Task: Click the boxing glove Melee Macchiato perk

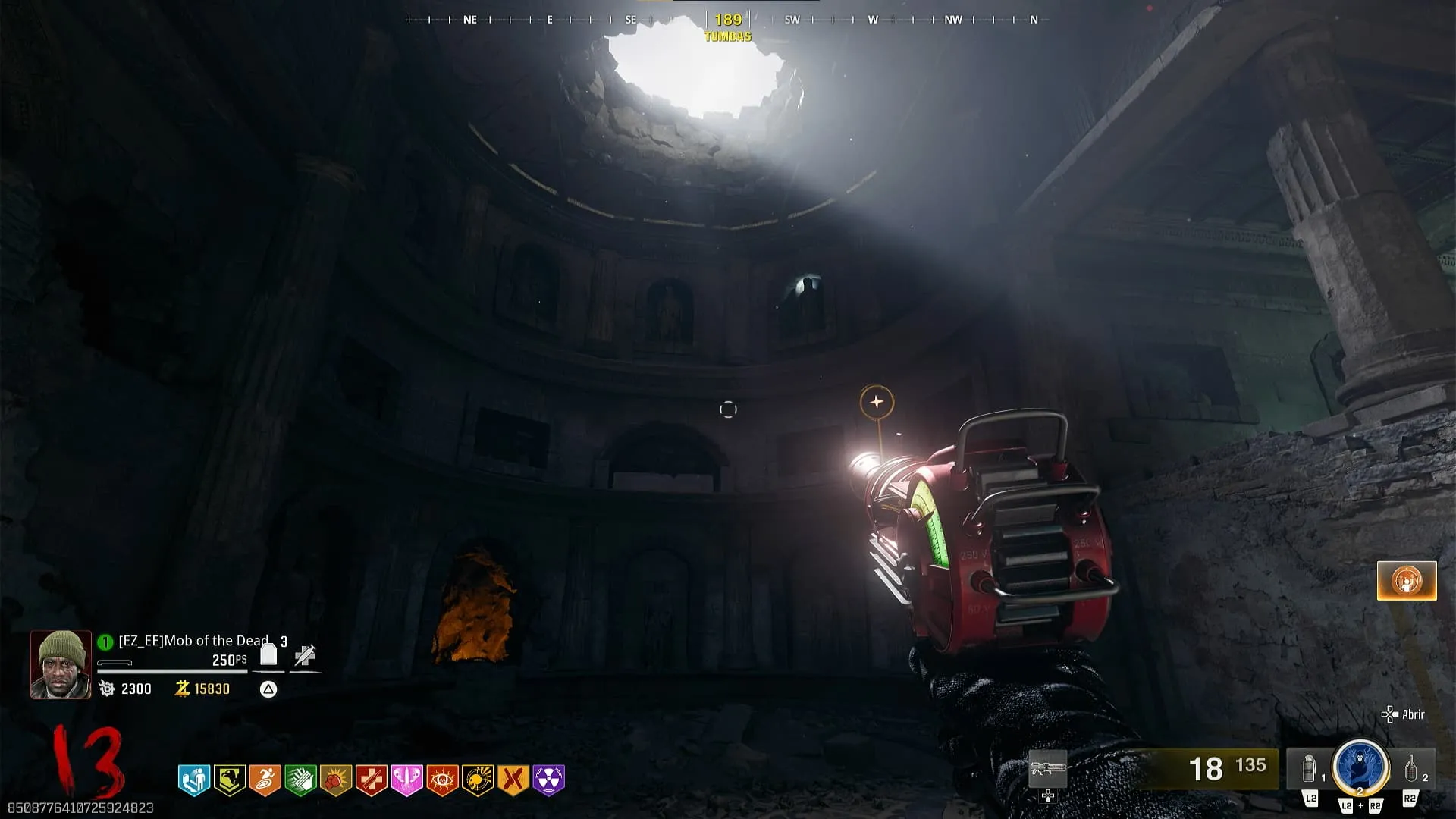Action: click(x=336, y=780)
